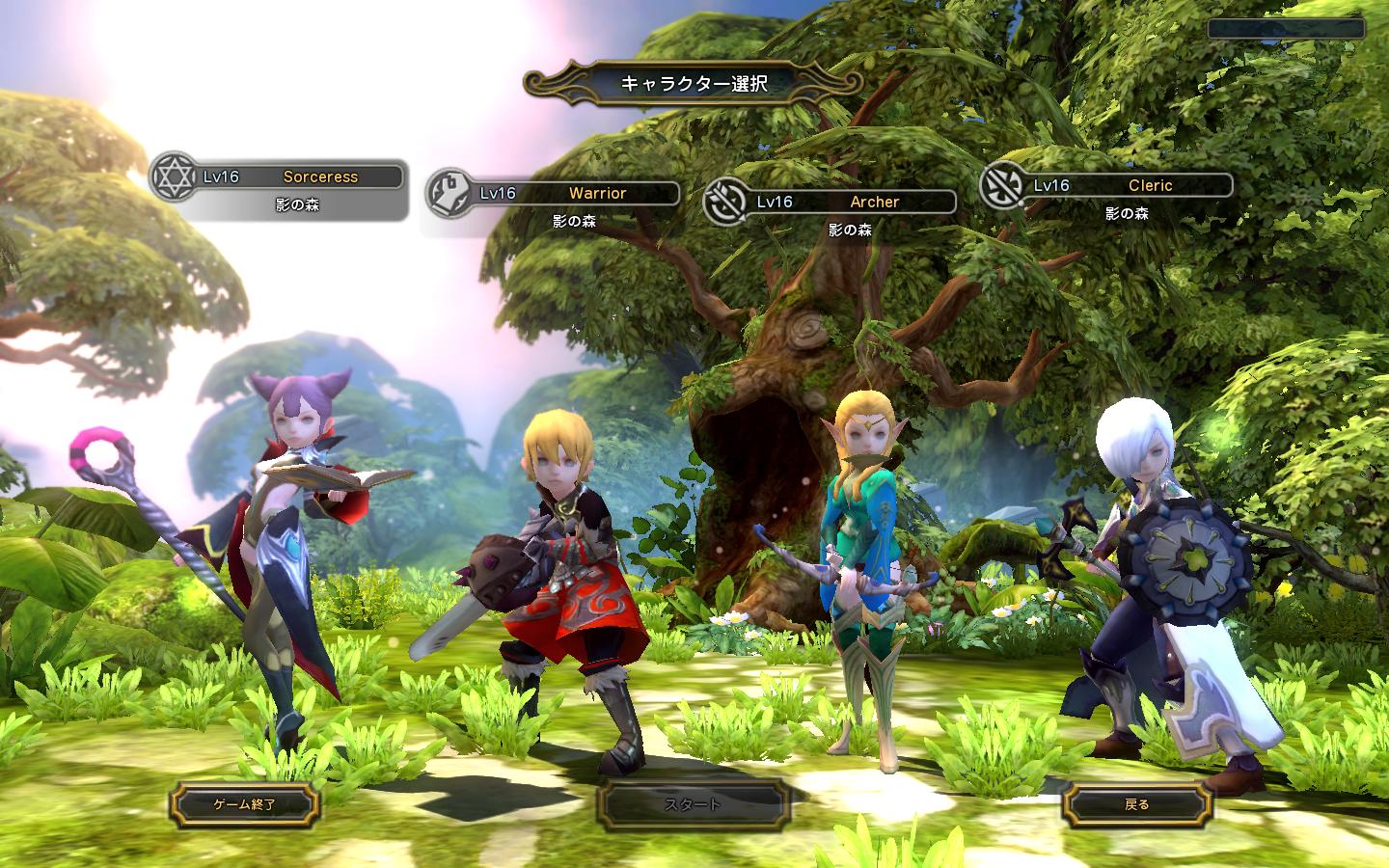Image resolution: width=1389 pixels, height=868 pixels.
Task: Start the game with スタート button
Action: [693, 804]
